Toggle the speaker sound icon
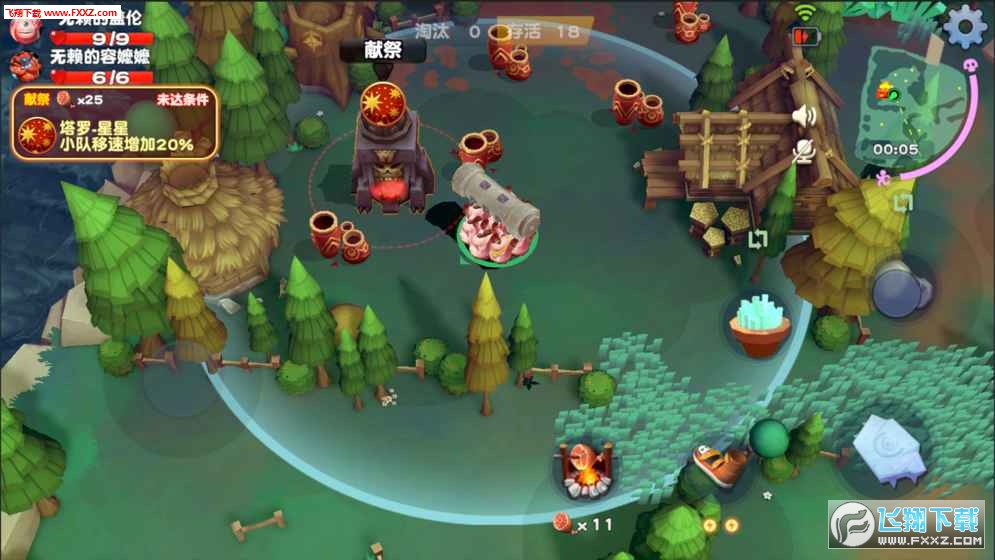The image size is (995, 560). pos(803,116)
